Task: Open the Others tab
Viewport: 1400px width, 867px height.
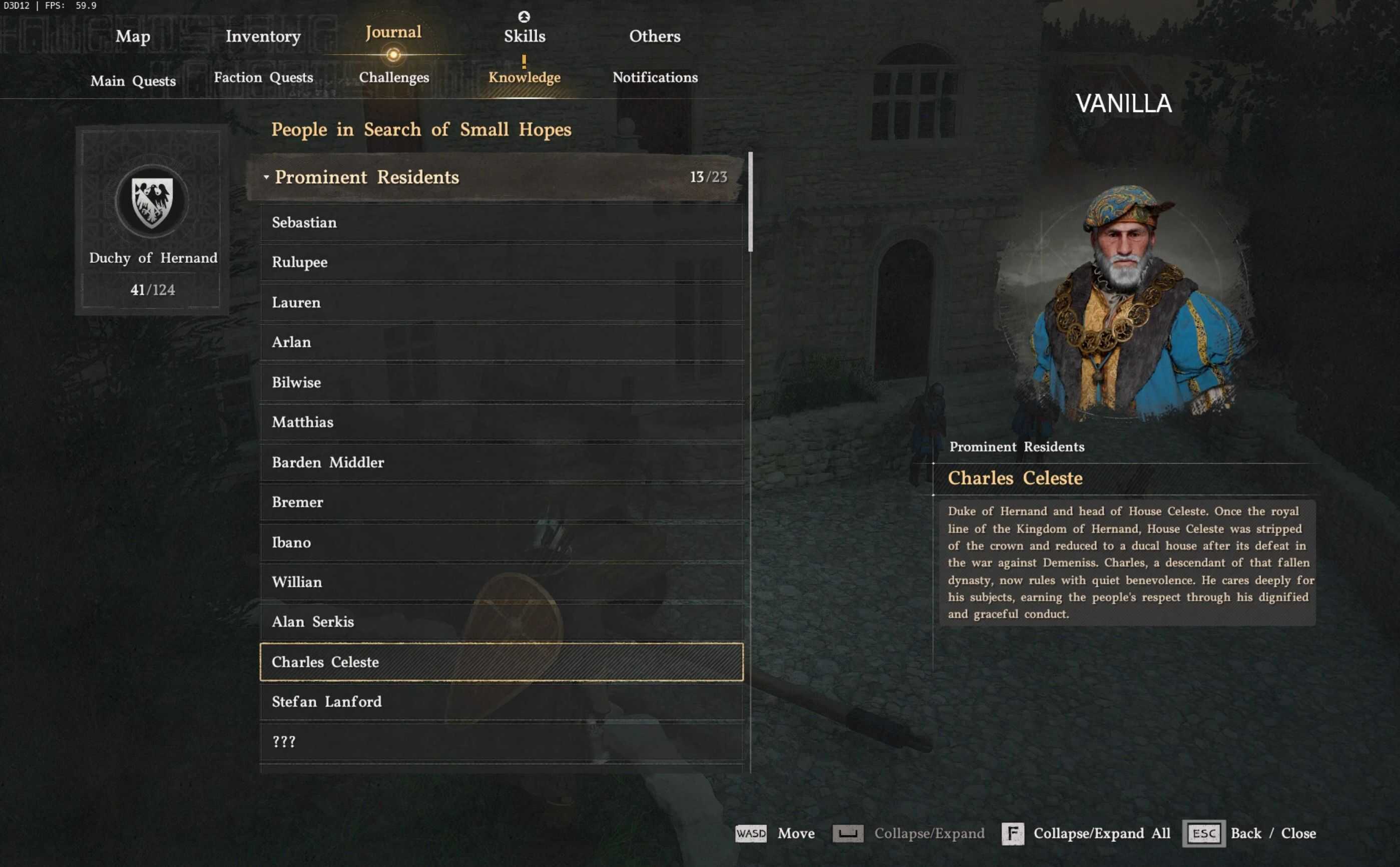Action: pos(655,36)
